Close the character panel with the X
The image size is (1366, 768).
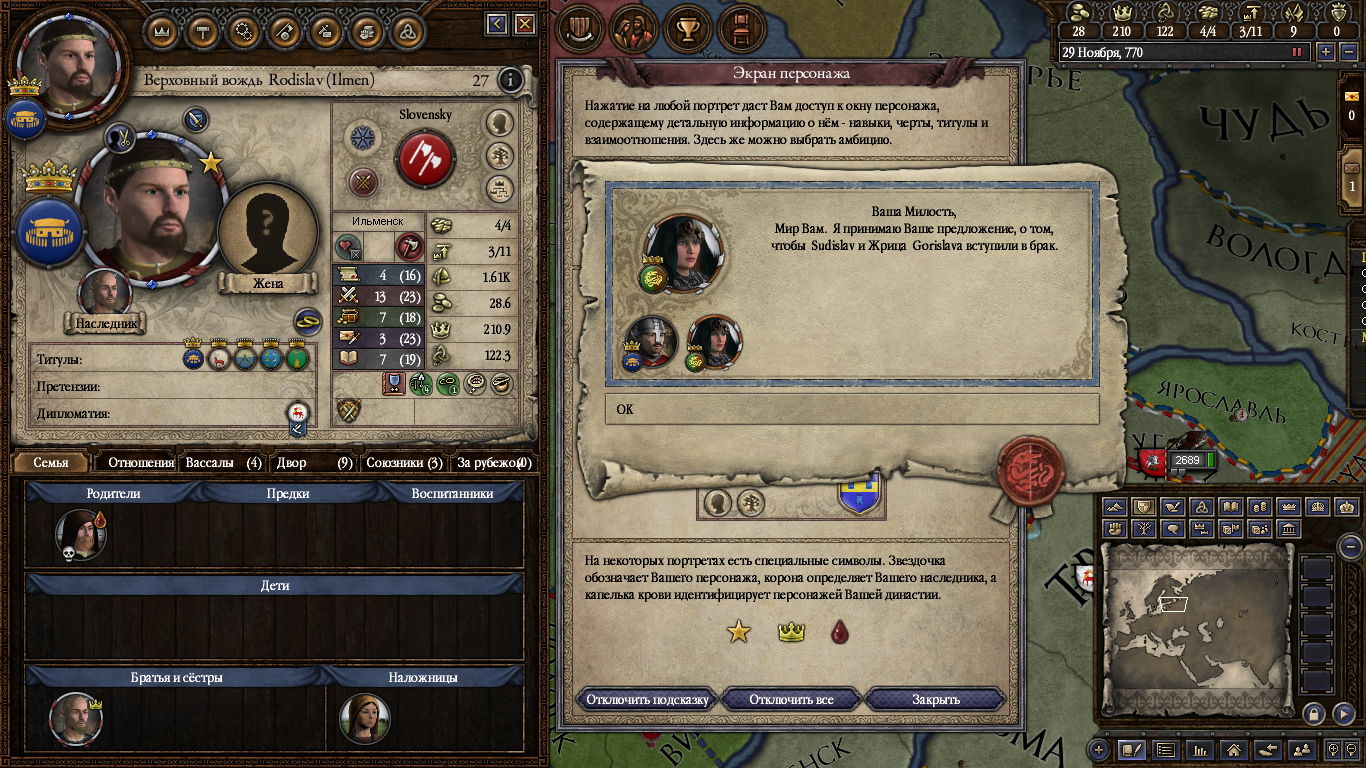pyautogui.click(x=527, y=24)
